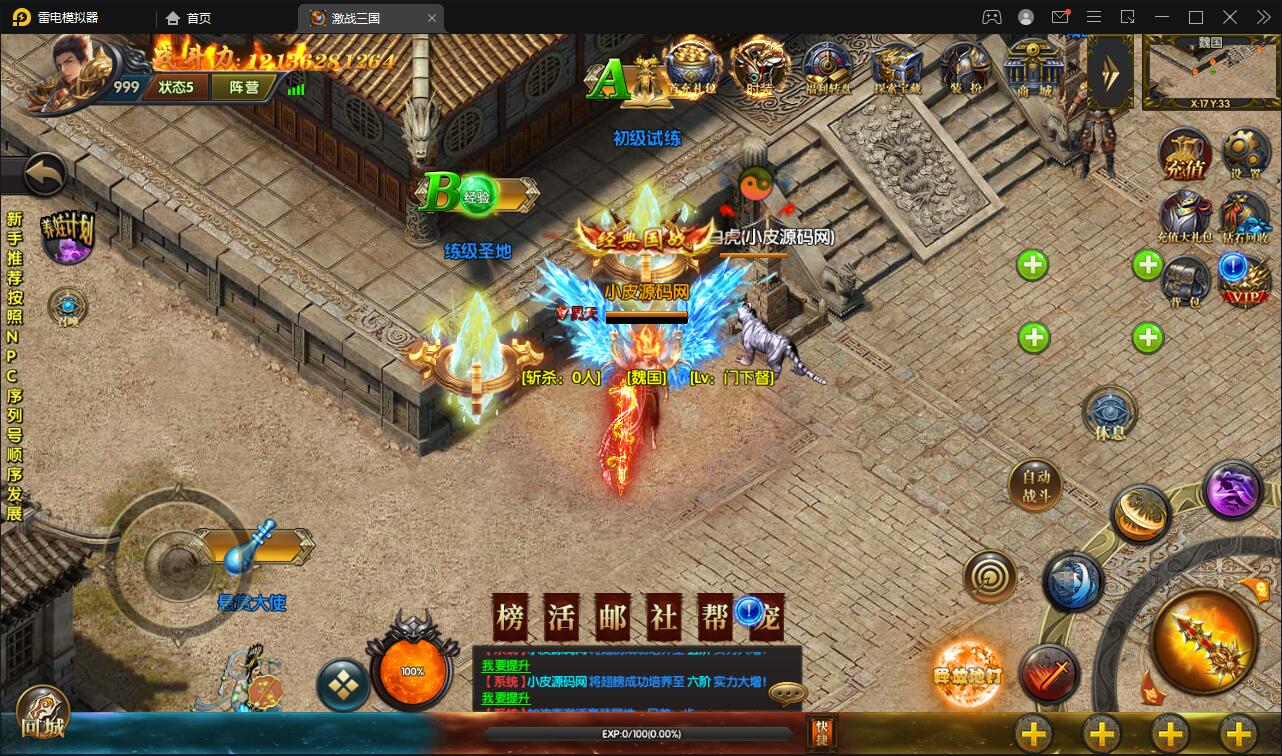Open the 榜 ranking menu tile
The width and height of the screenshot is (1282, 756).
[x=511, y=617]
